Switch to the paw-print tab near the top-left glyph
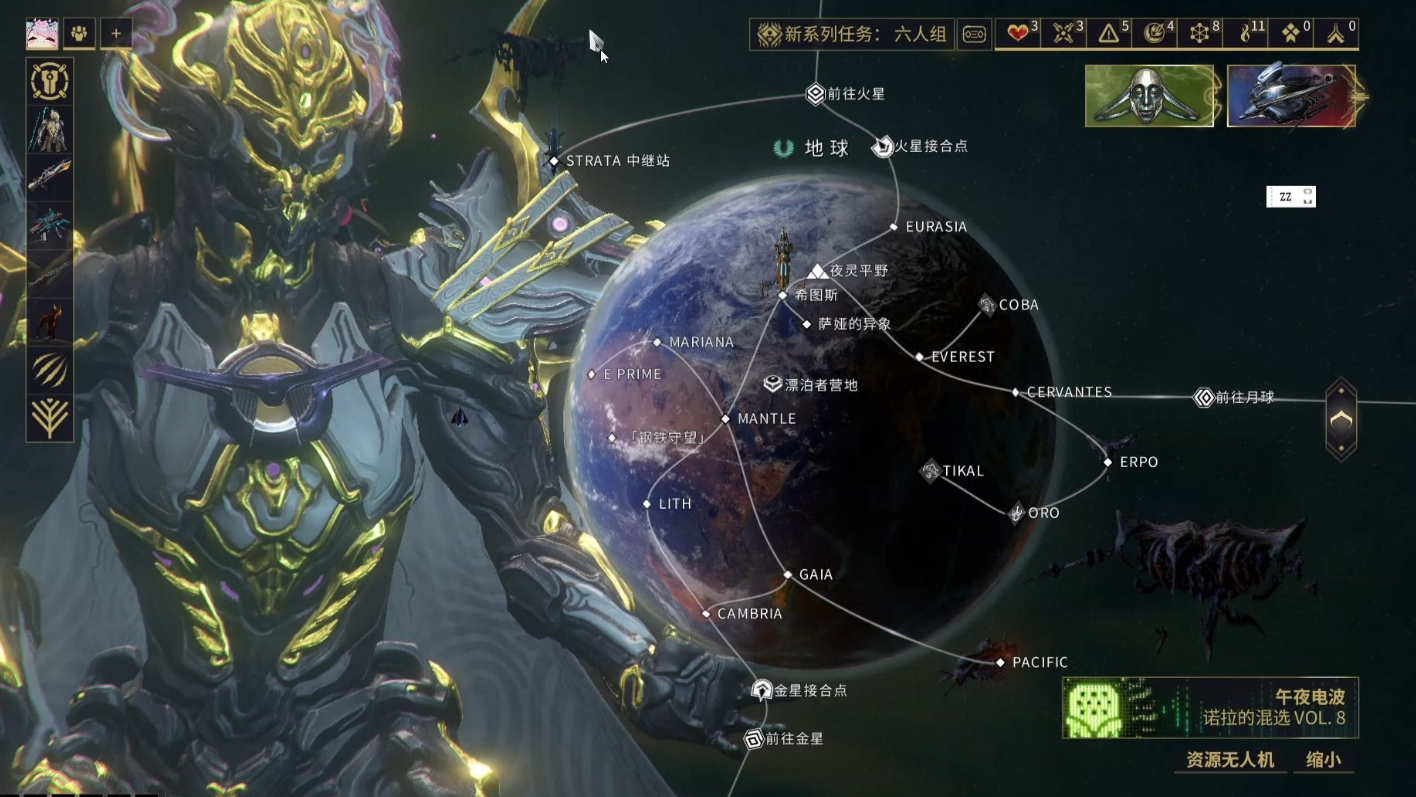 (79, 33)
